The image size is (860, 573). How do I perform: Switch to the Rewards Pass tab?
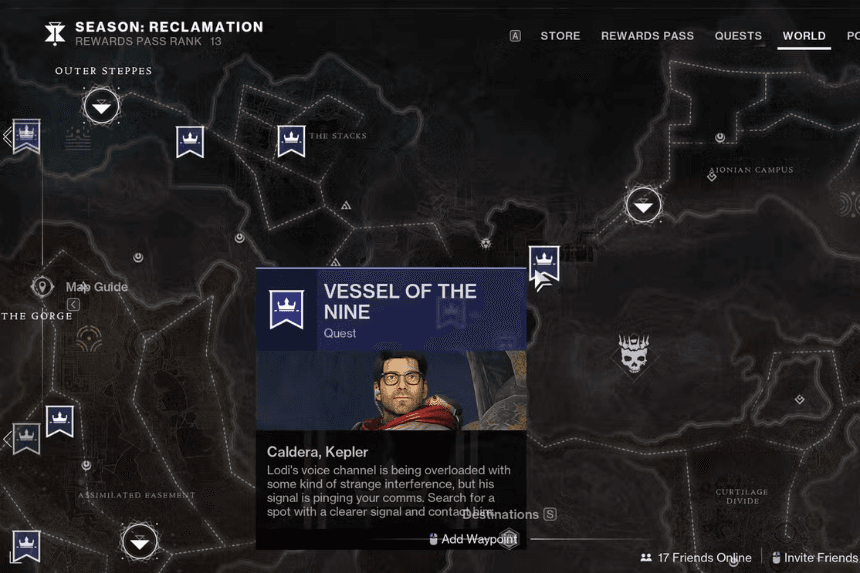point(647,36)
